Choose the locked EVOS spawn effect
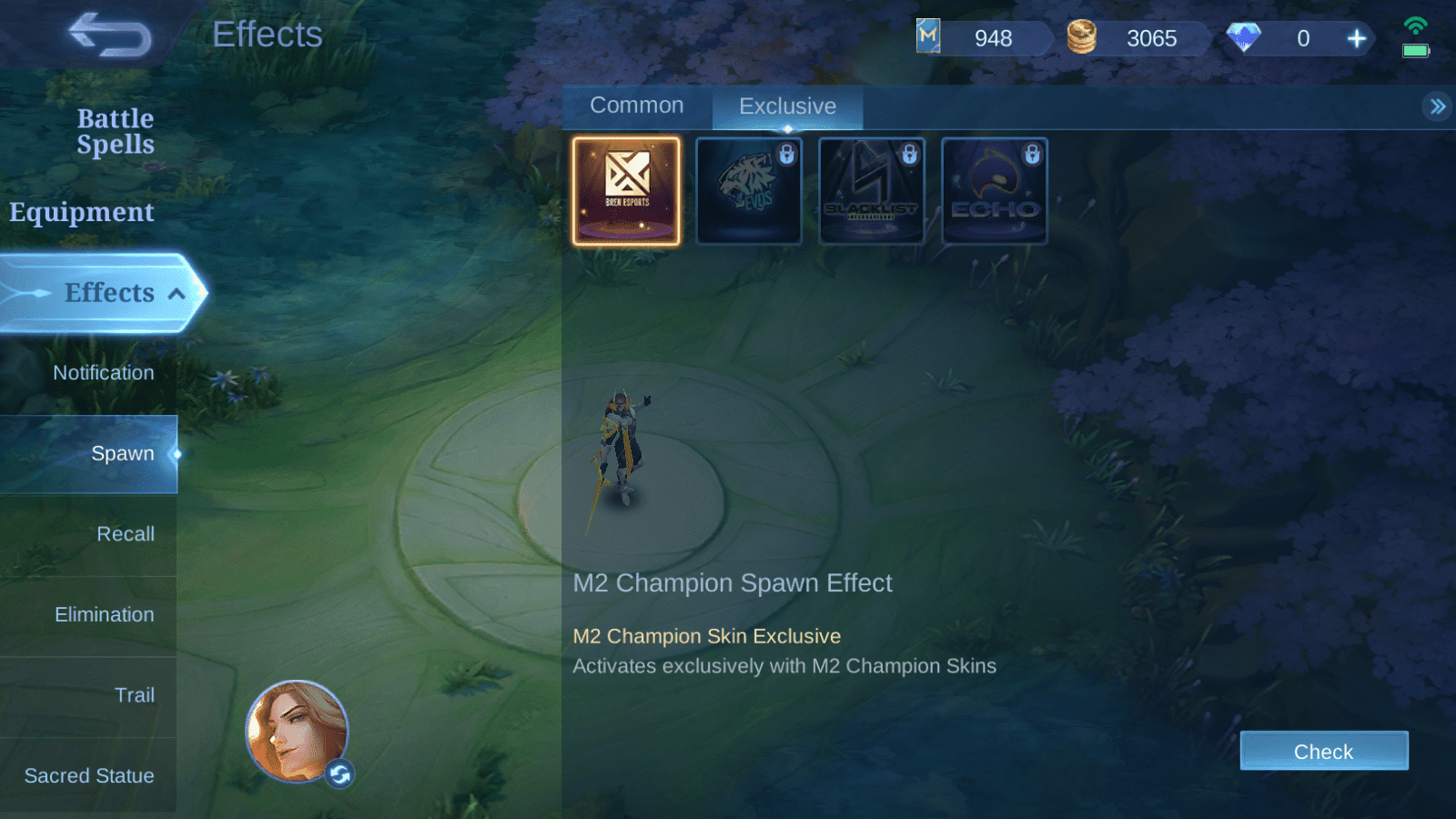Viewport: 1456px width, 819px height. pyautogui.click(x=749, y=191)
